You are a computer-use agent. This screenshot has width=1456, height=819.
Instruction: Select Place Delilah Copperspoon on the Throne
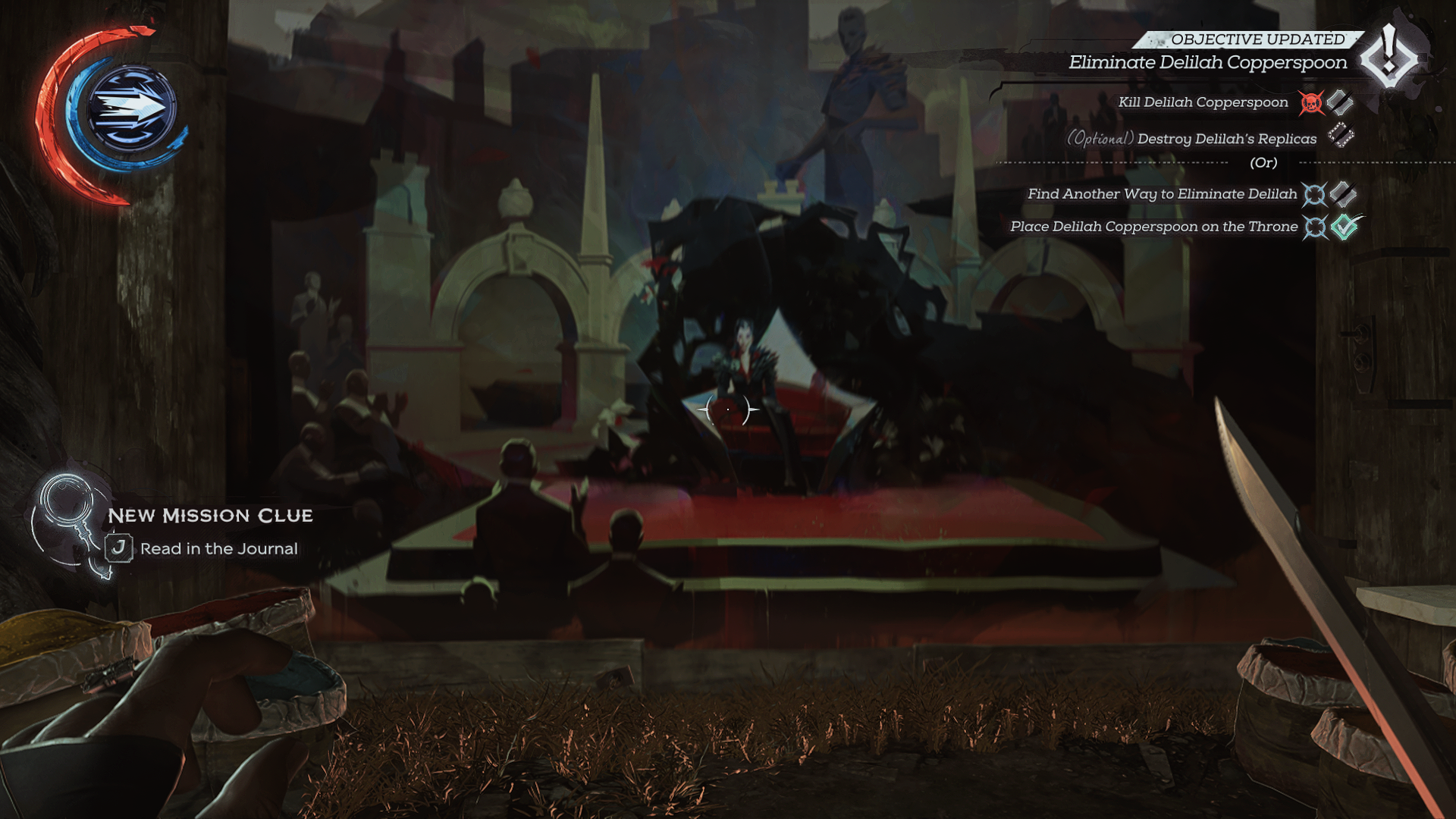click(x=1153, y=227)
